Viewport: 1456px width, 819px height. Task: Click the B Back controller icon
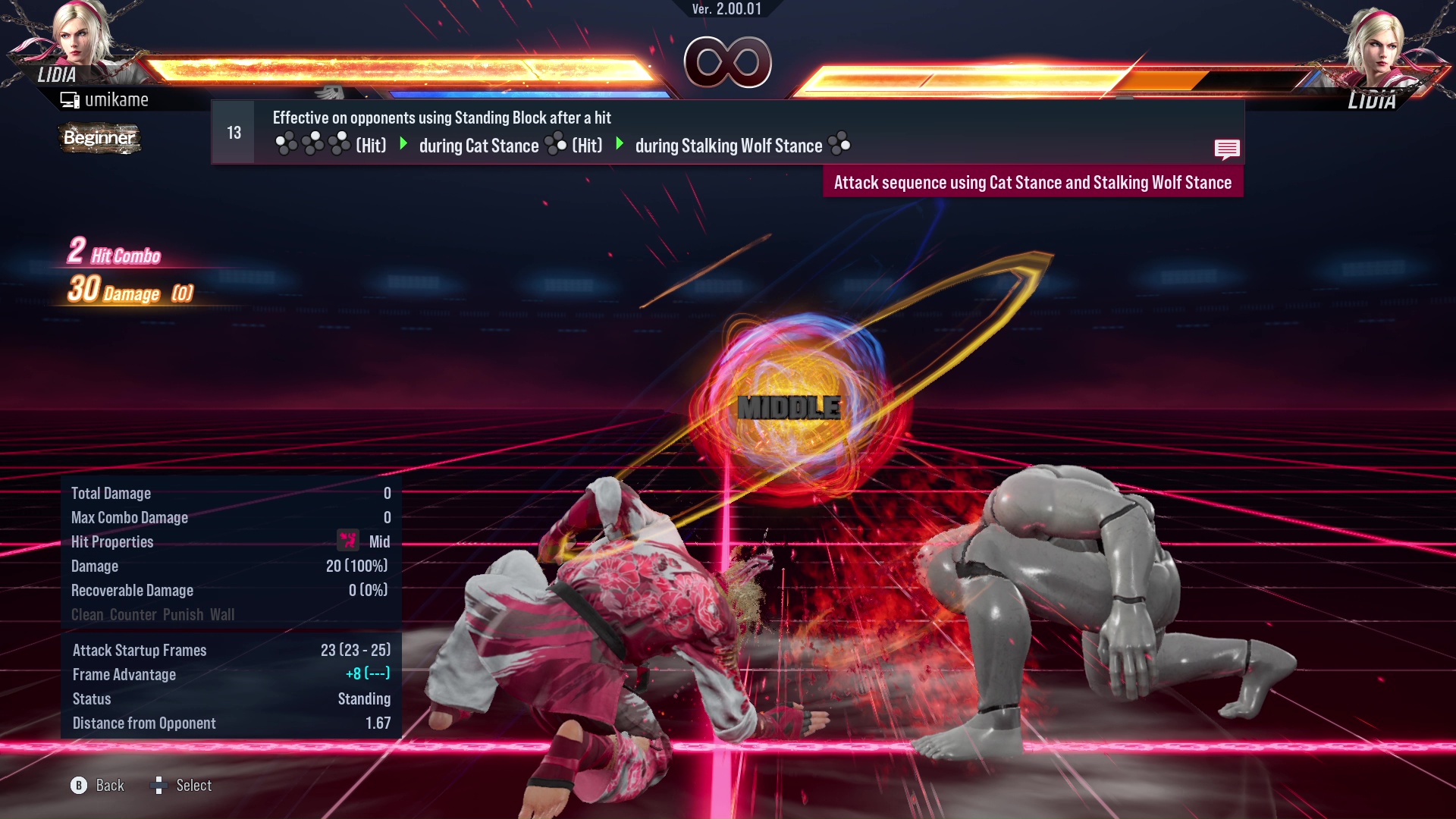[79, 786]
